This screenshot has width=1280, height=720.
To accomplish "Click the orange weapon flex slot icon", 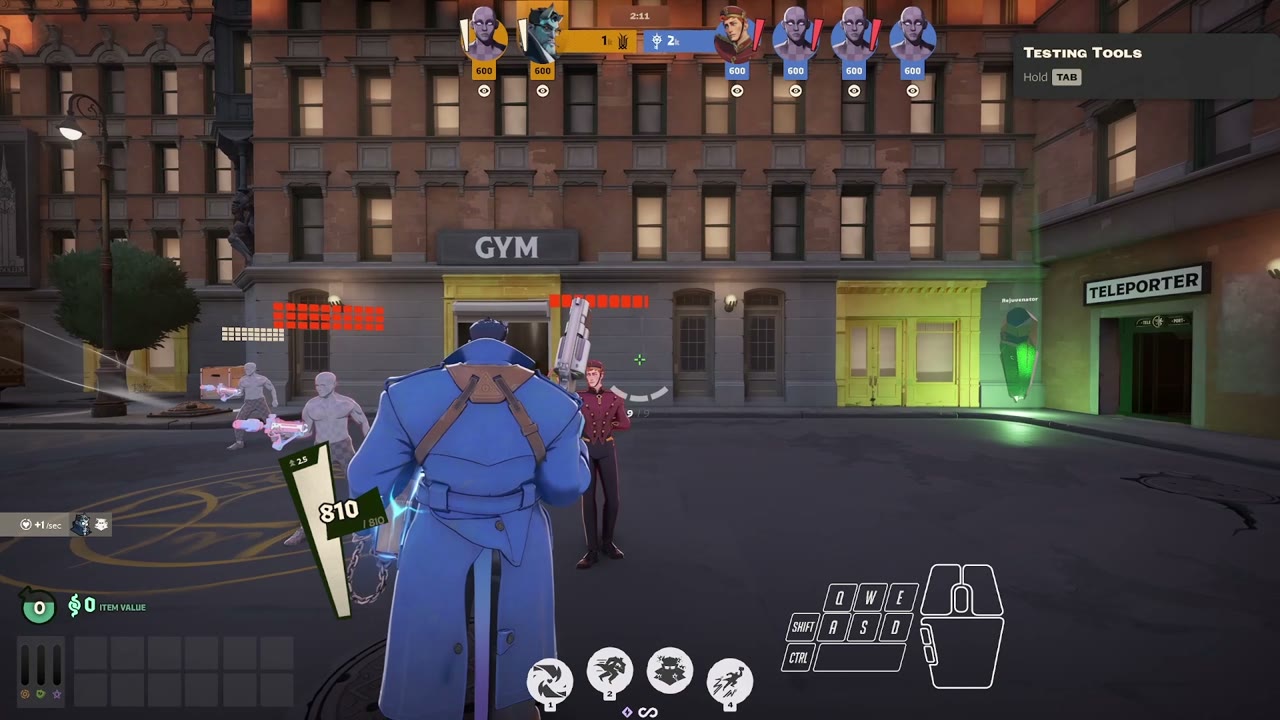I will pyautogui.click(x=25, y=694).
